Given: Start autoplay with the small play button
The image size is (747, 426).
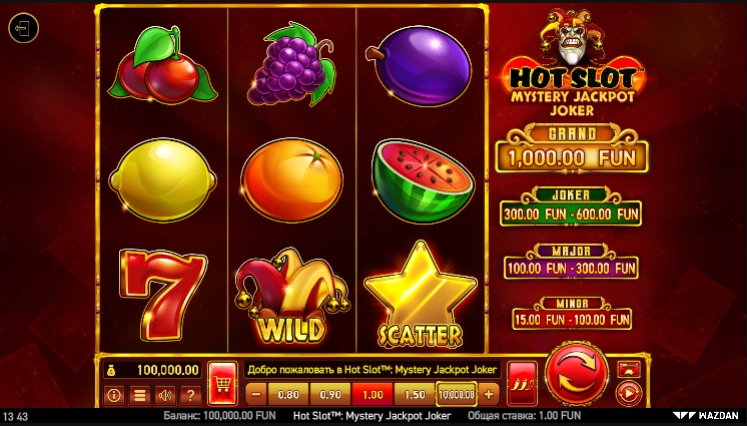Looking at the screenshot, I should [628, 393].
